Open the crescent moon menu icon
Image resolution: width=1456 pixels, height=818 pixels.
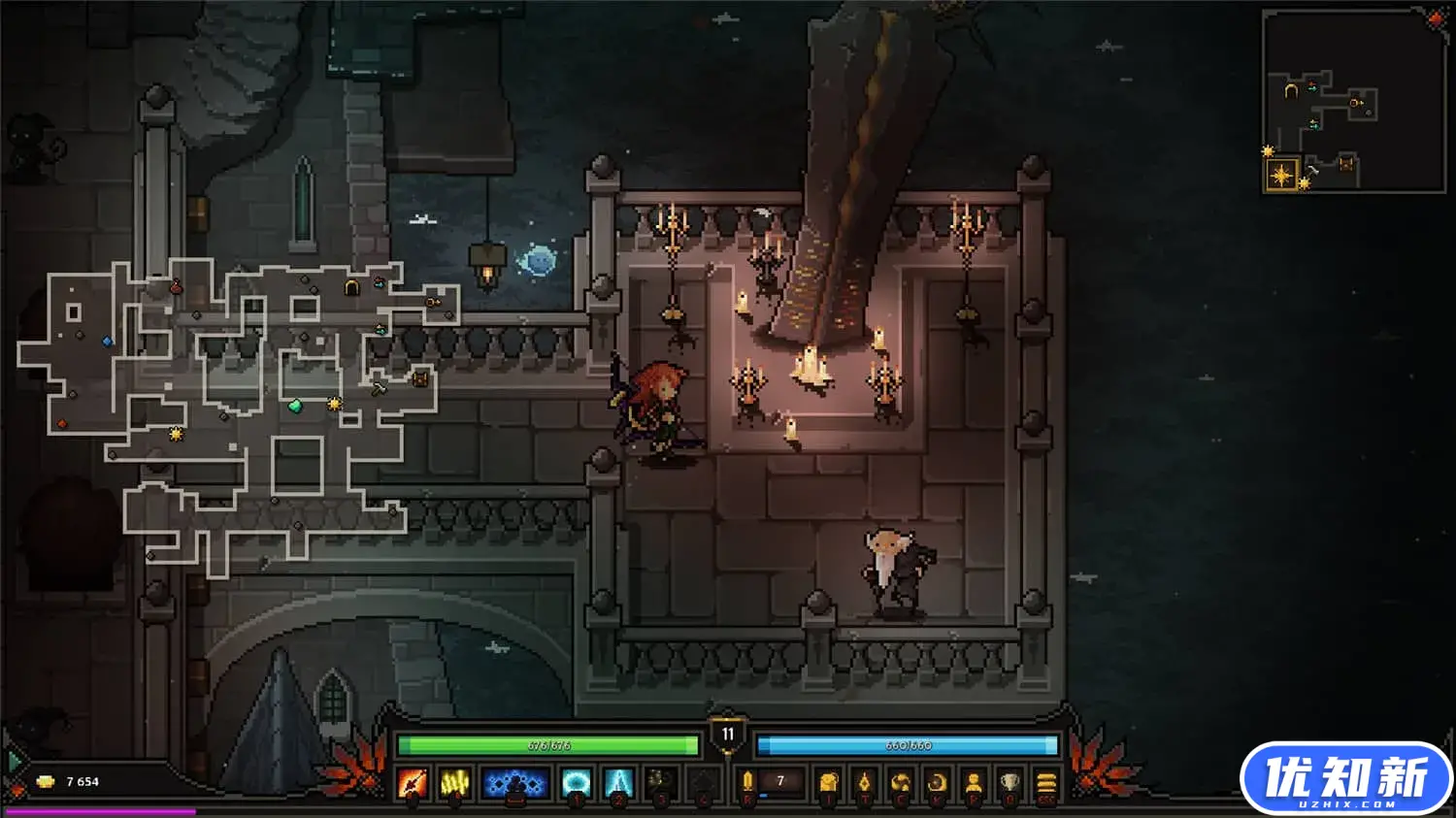coord(937,782)
